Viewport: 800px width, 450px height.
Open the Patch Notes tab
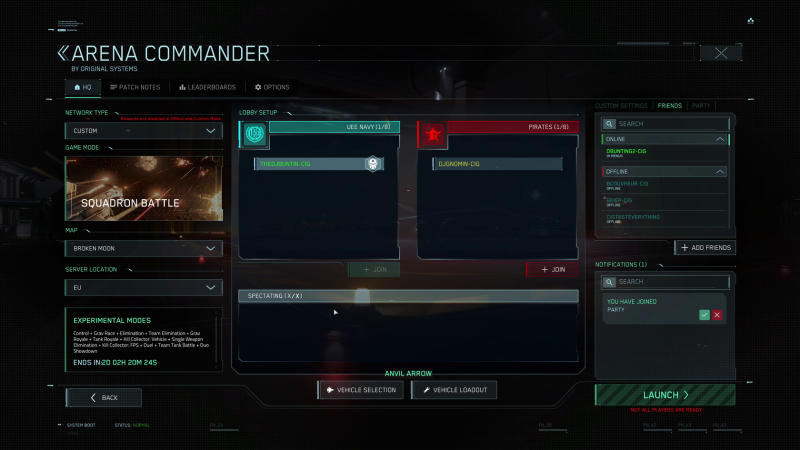(135, 87)
